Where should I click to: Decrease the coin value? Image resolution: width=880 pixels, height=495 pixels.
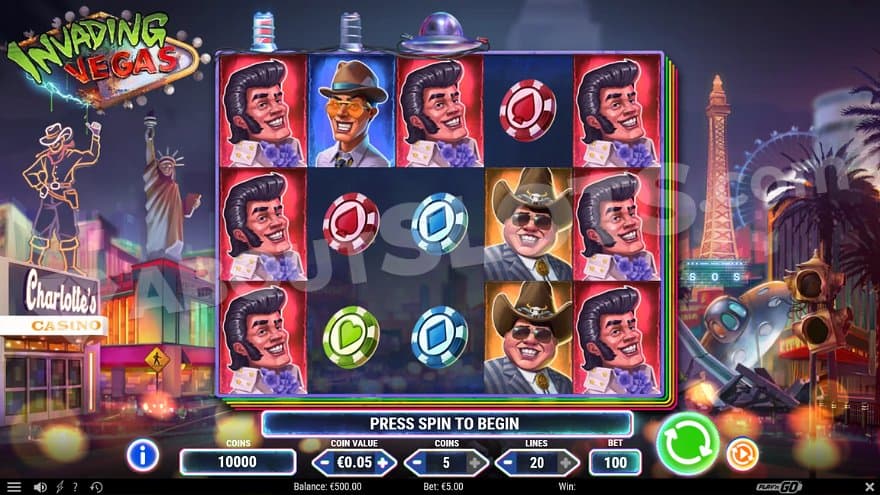click(324, 463)
